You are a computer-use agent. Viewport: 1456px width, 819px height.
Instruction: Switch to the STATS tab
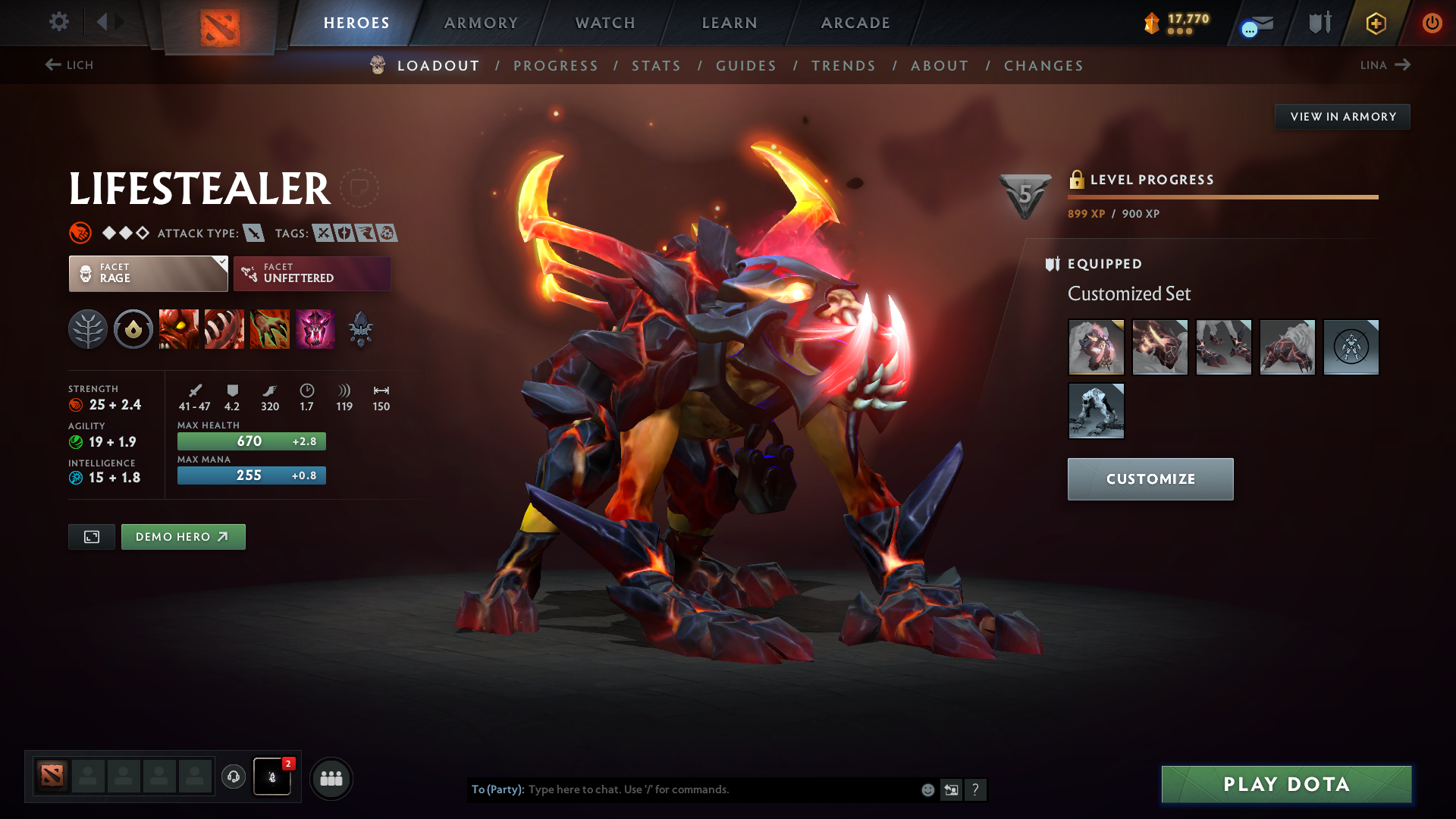(656, 66)
